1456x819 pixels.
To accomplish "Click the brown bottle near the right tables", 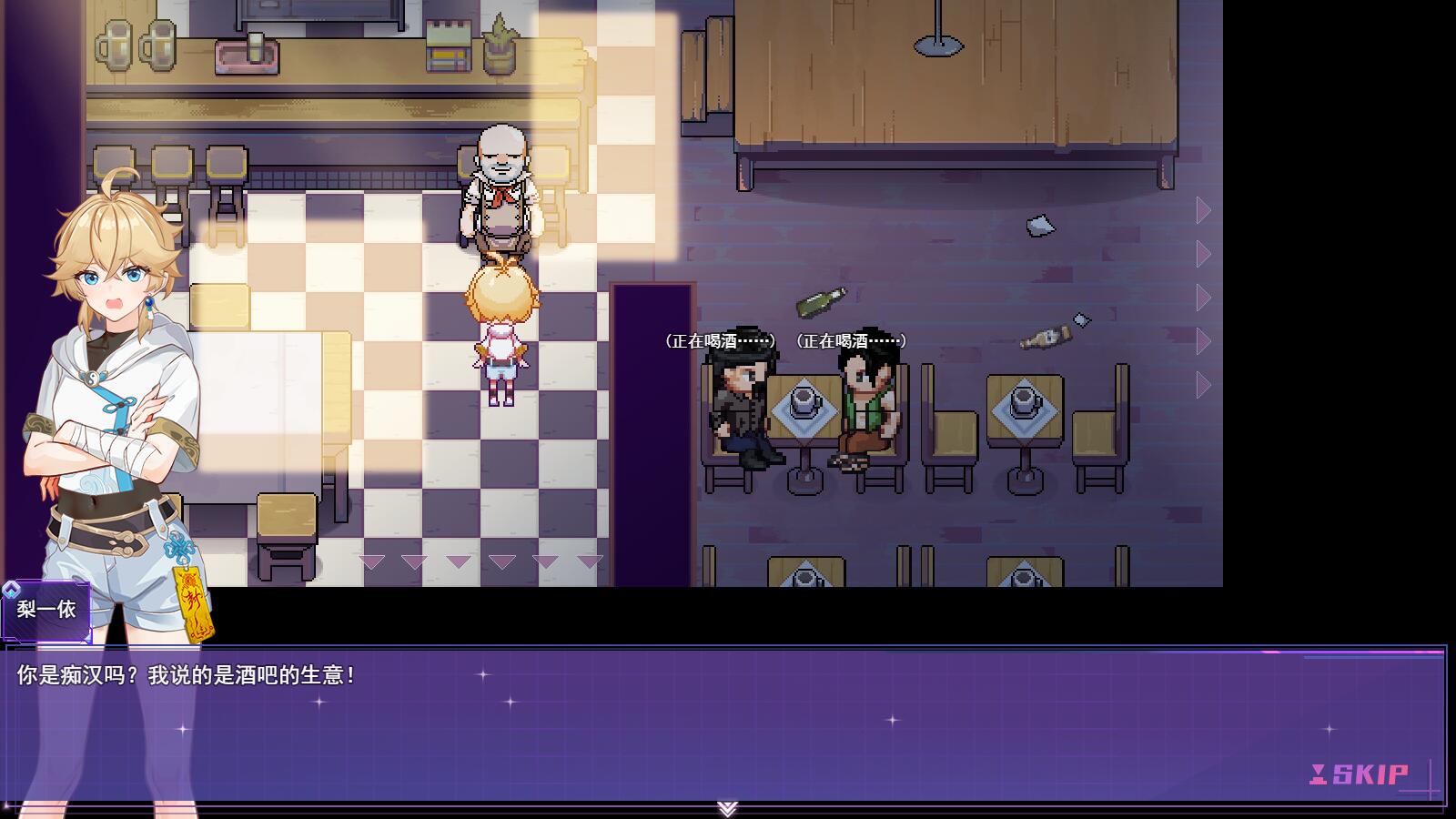I will click(x=1045, y=336).
